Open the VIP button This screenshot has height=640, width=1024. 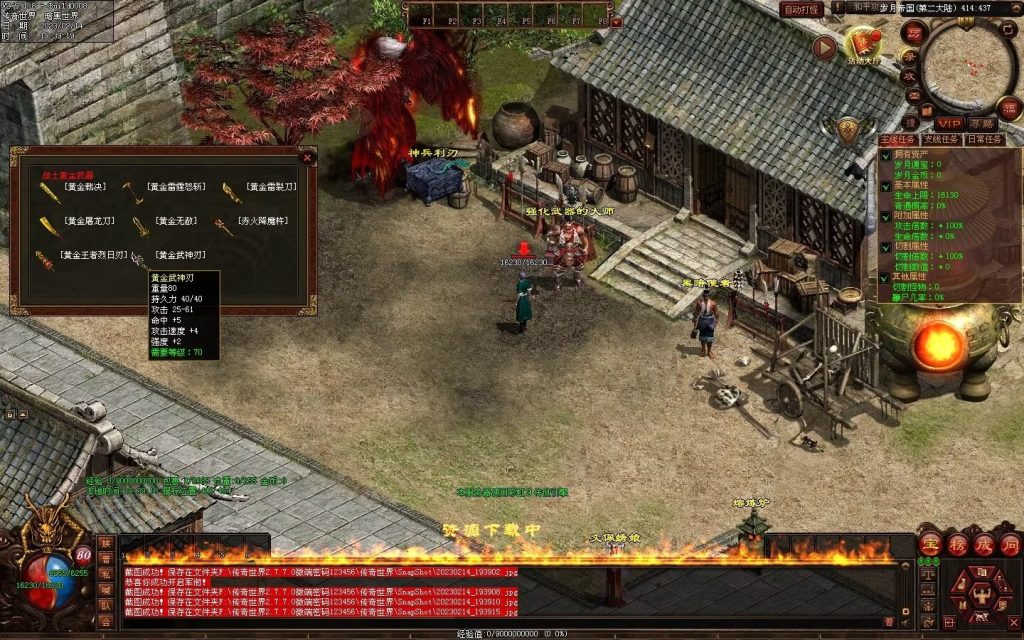(x=948, y=122)
